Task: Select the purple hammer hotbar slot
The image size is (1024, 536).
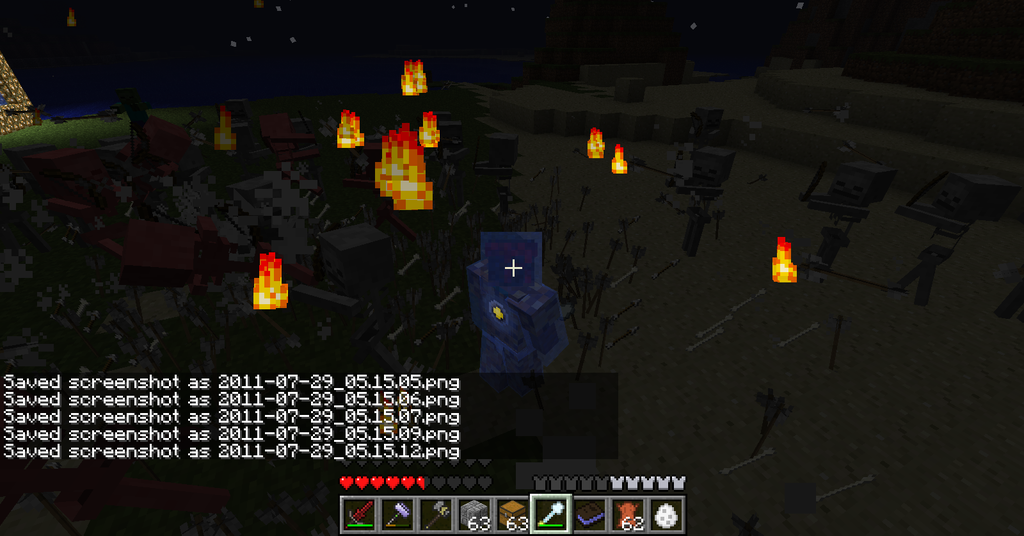Action: click(398, 515)
